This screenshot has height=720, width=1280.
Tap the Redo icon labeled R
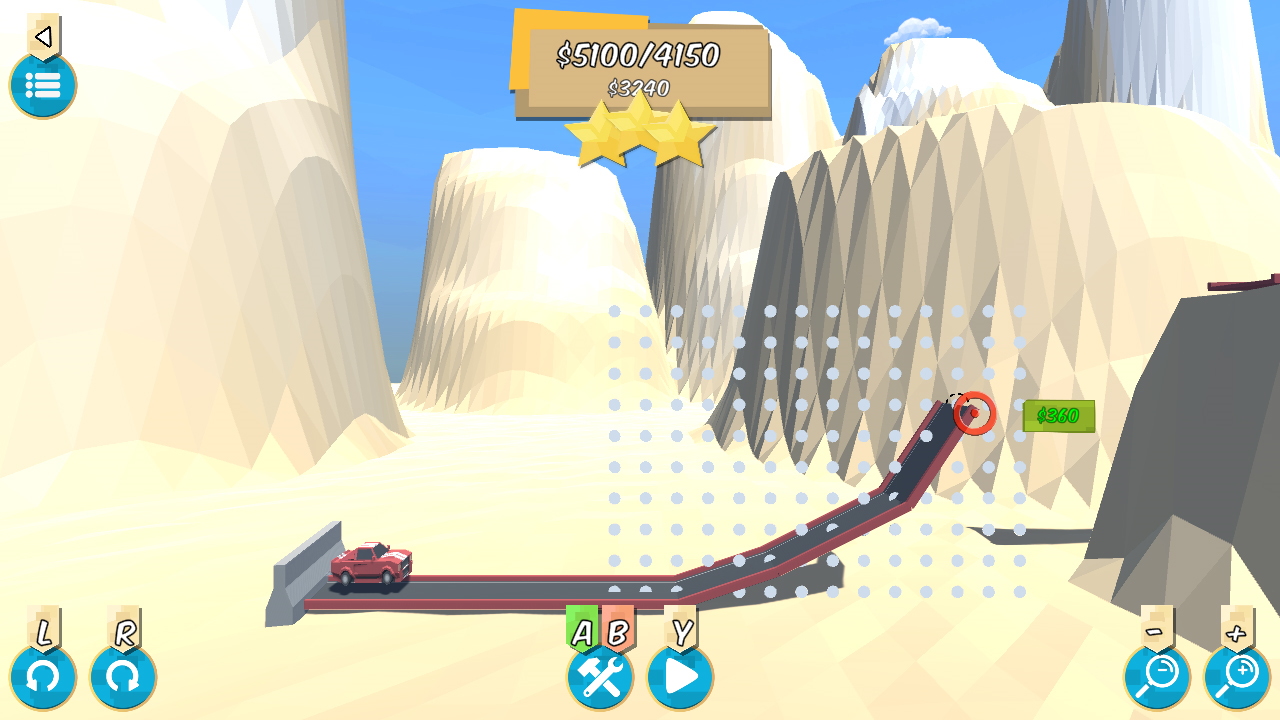[x=122, y=677]
